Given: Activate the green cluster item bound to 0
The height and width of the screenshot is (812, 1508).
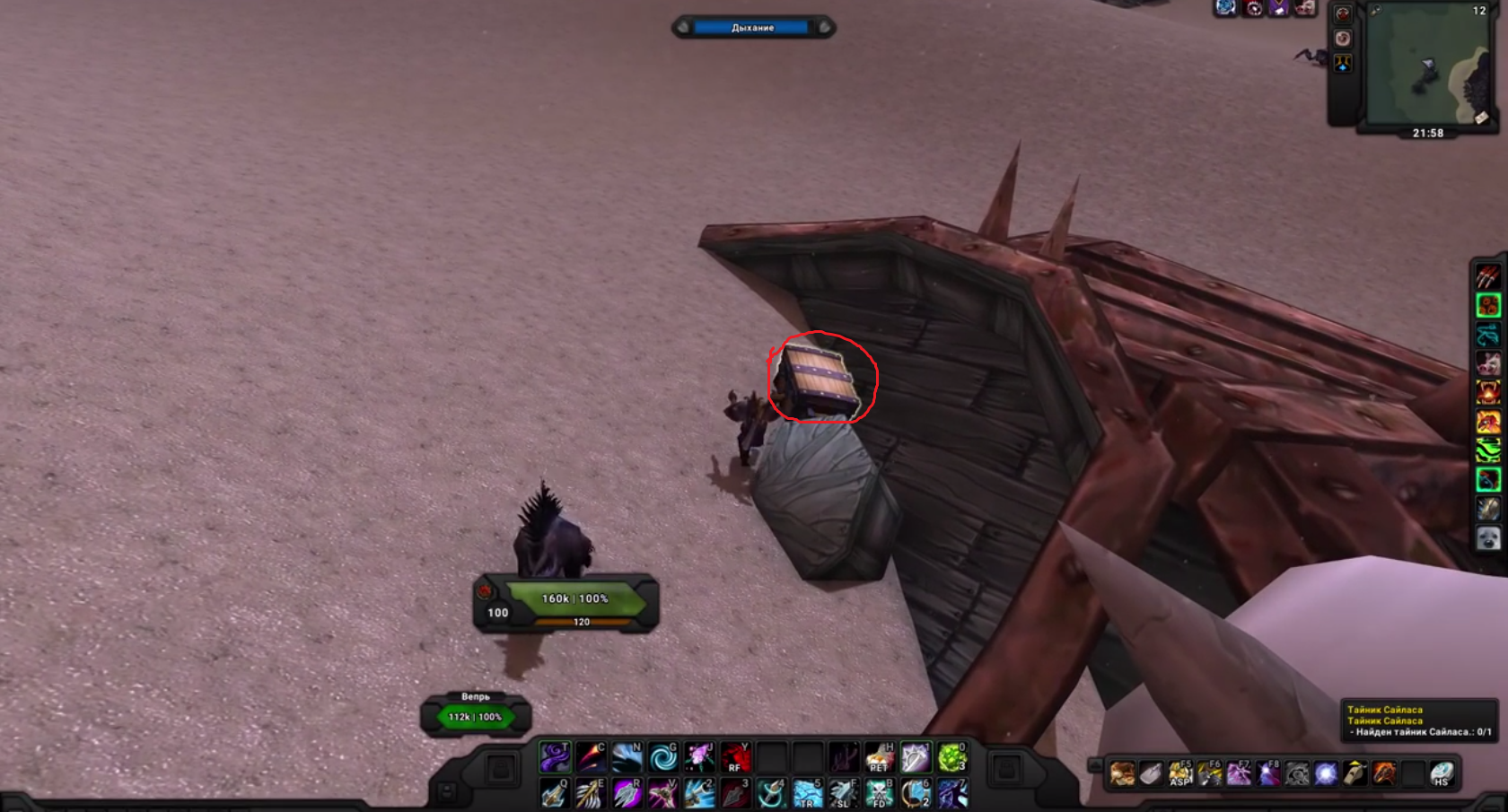Looking at the screenshot, I should click(x=951, y=757).
